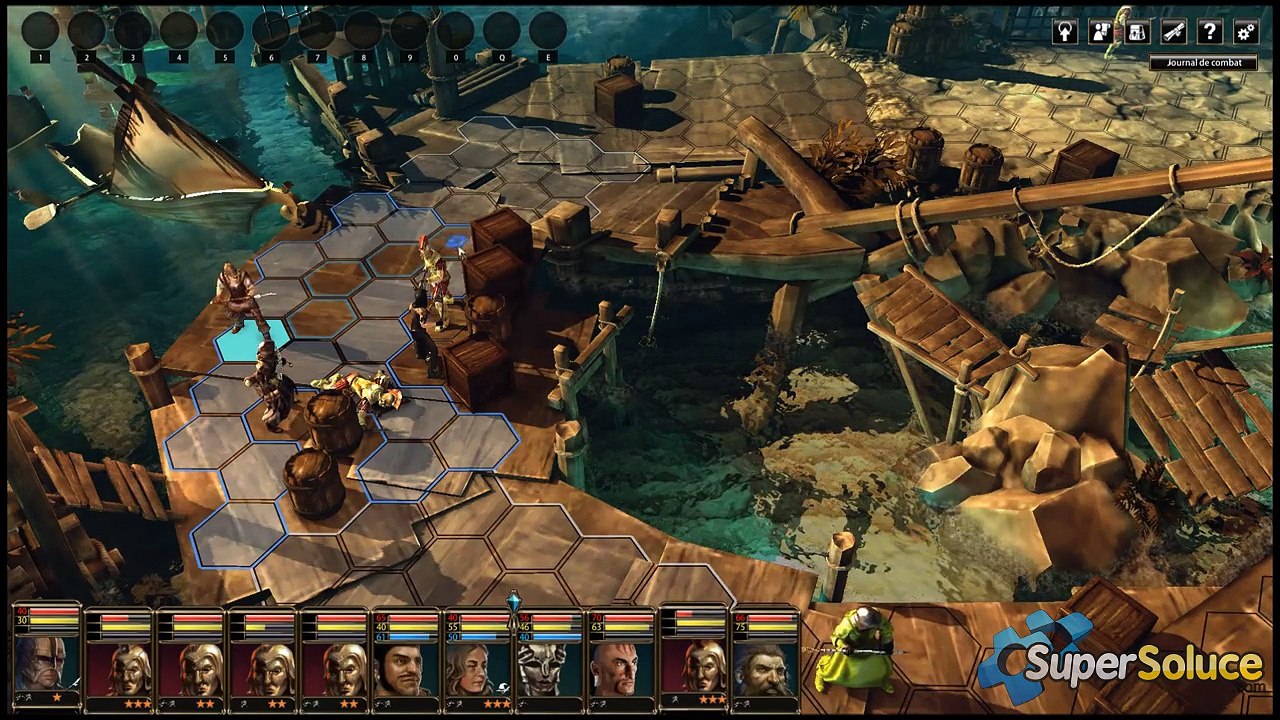Open the Journal de combat log
This screenshot has width=1280, height=720.
tap(1202, 63)
